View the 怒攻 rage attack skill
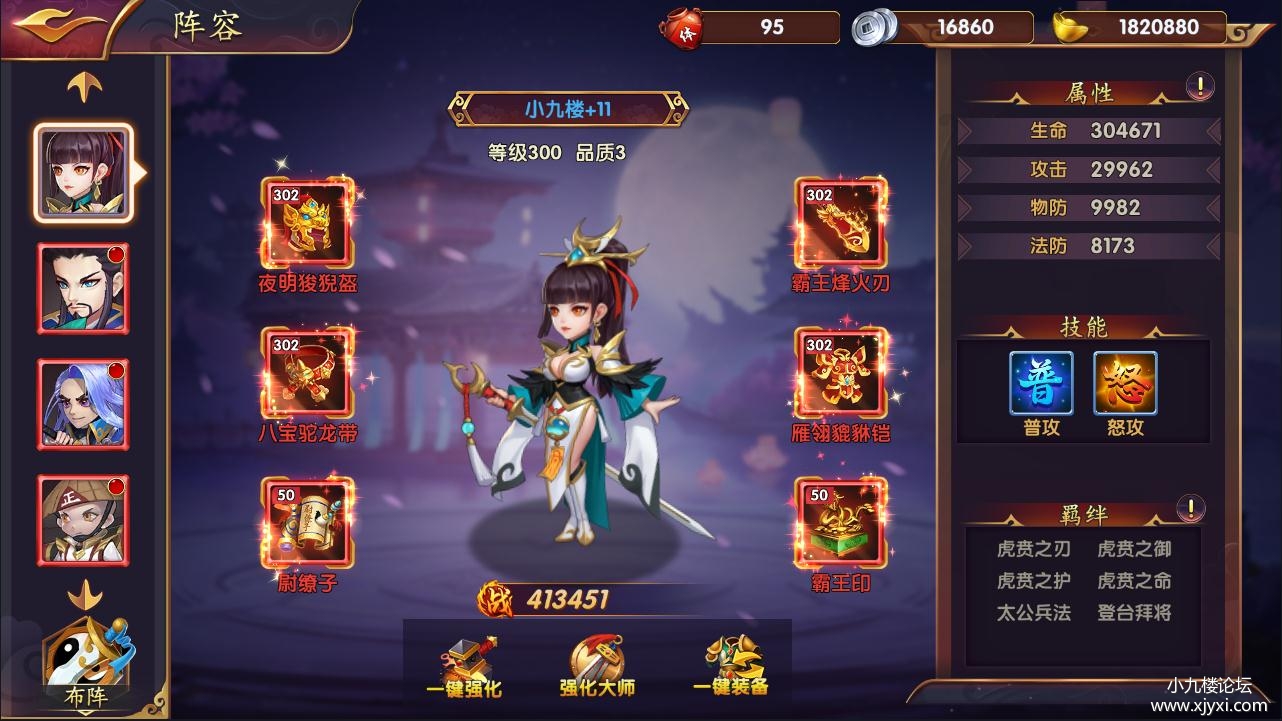The image size is (1282, 721). [x=1125, y=384]
